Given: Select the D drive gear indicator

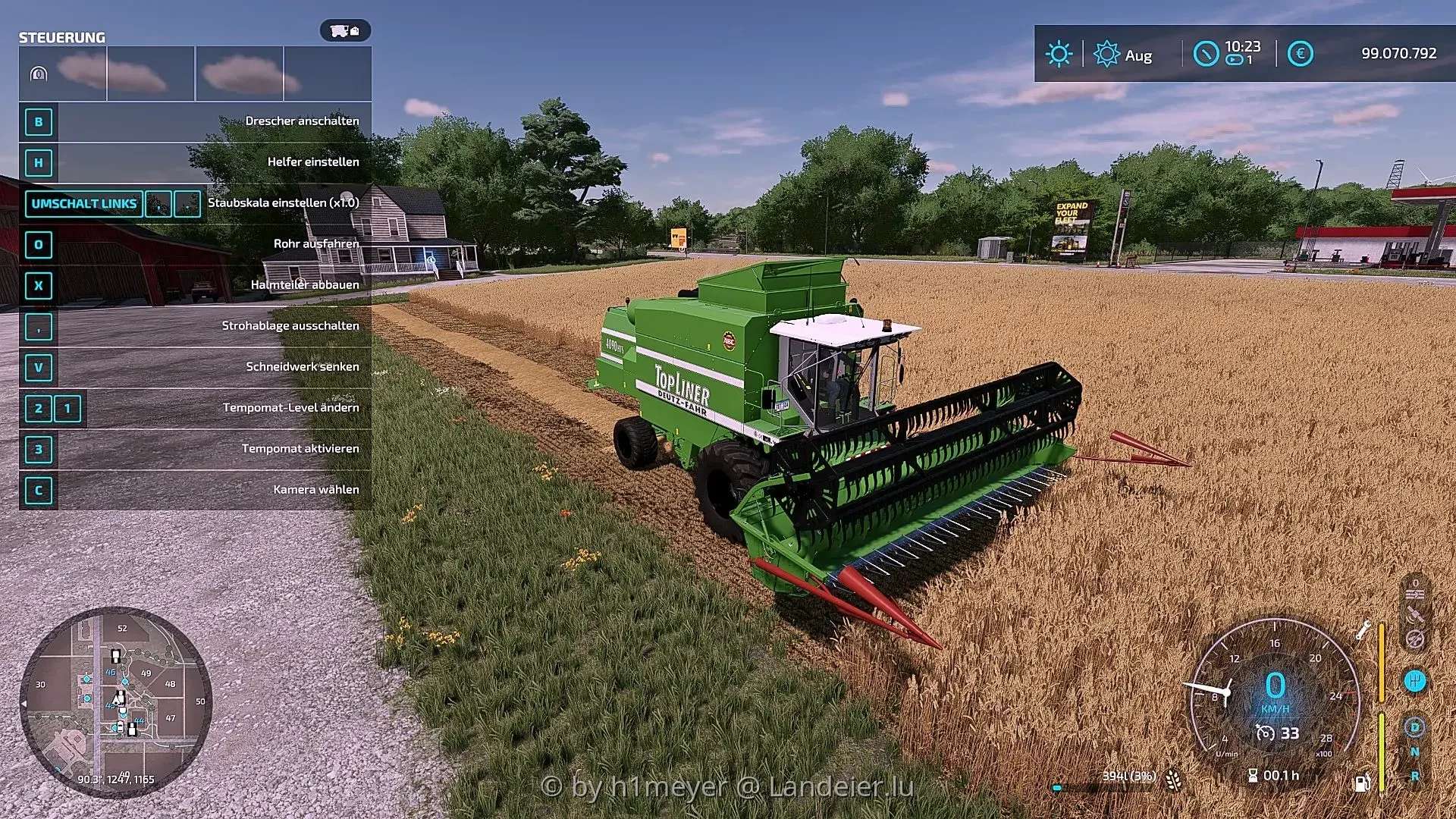Looking at the screenshot, I should (x=1414, y=728).
